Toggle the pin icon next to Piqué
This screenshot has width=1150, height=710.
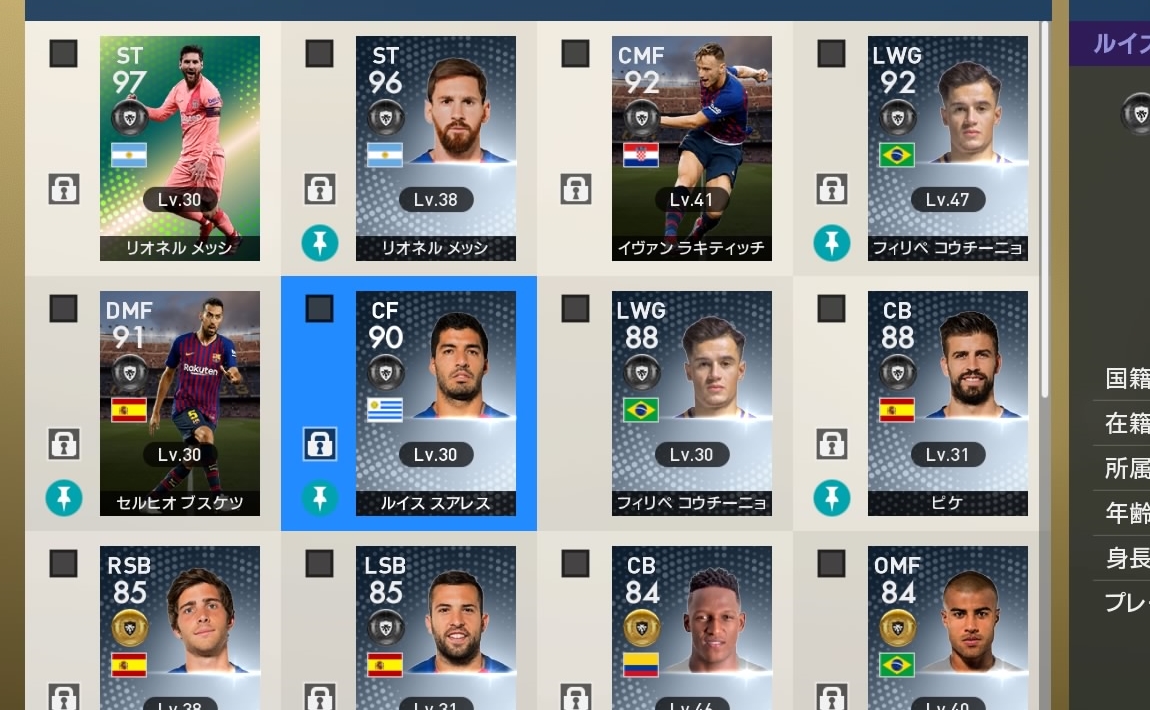tap(832, 498)
